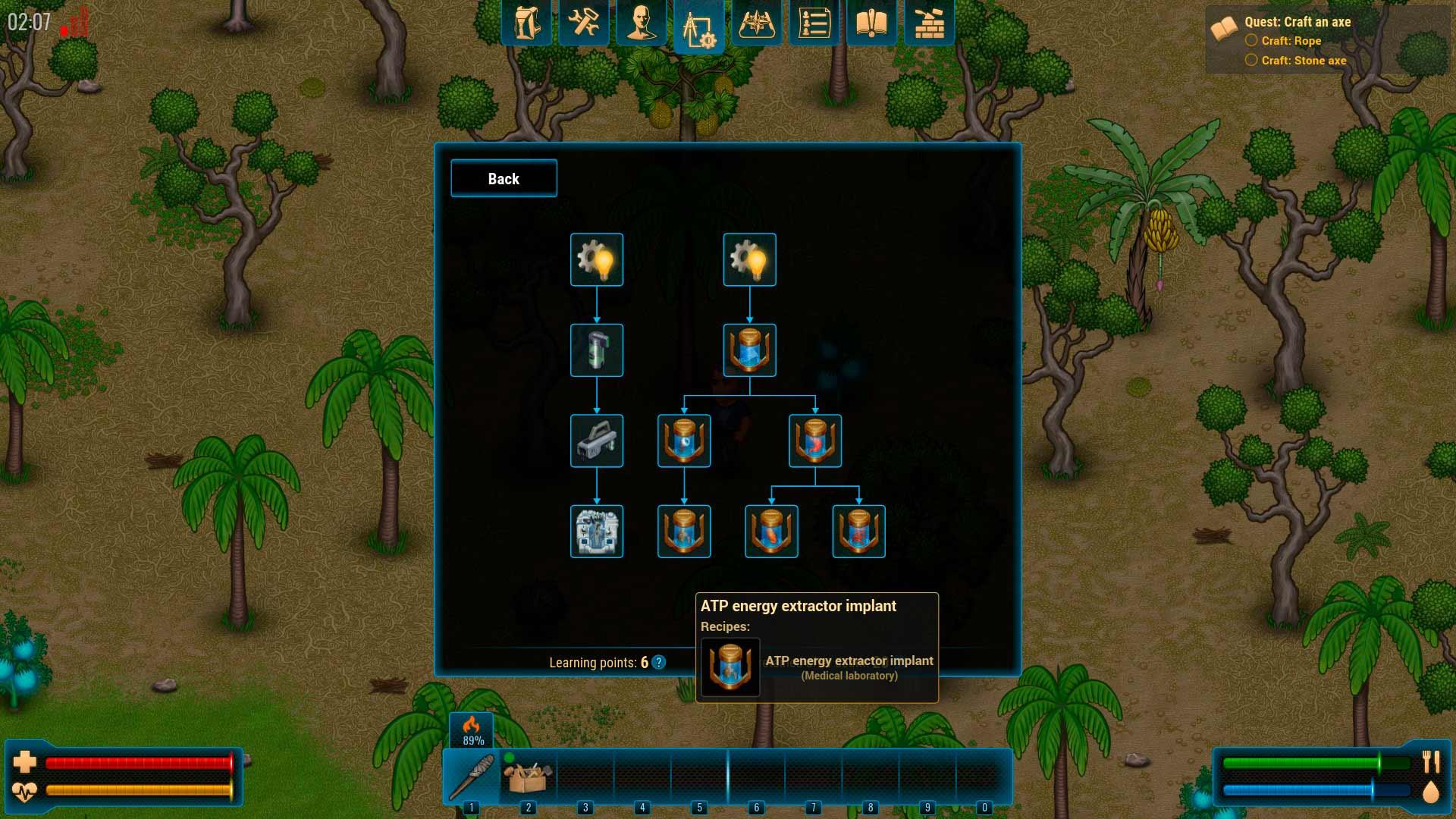Select the red stomach implant tech node
The image size is (1456, 819).
click(815, 441)
